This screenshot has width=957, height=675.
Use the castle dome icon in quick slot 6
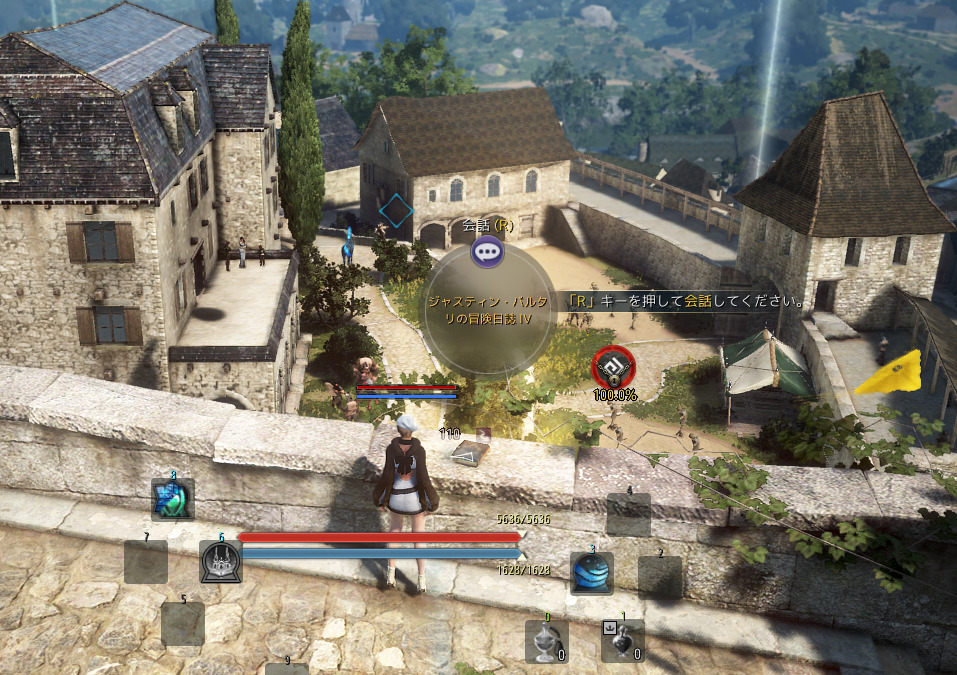pyautogui.click(x=220, y=562)
